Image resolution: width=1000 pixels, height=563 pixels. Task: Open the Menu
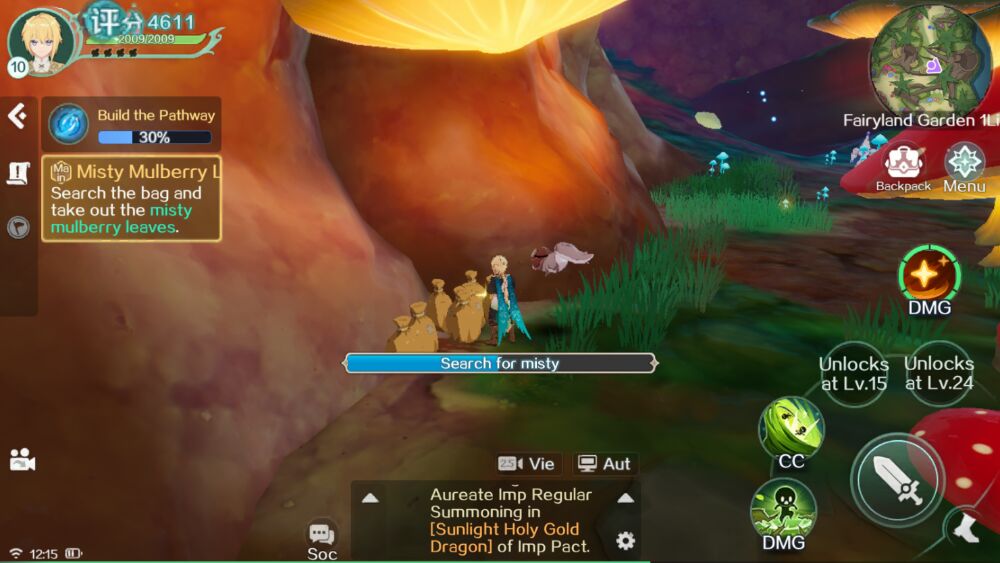pos(964,165)
